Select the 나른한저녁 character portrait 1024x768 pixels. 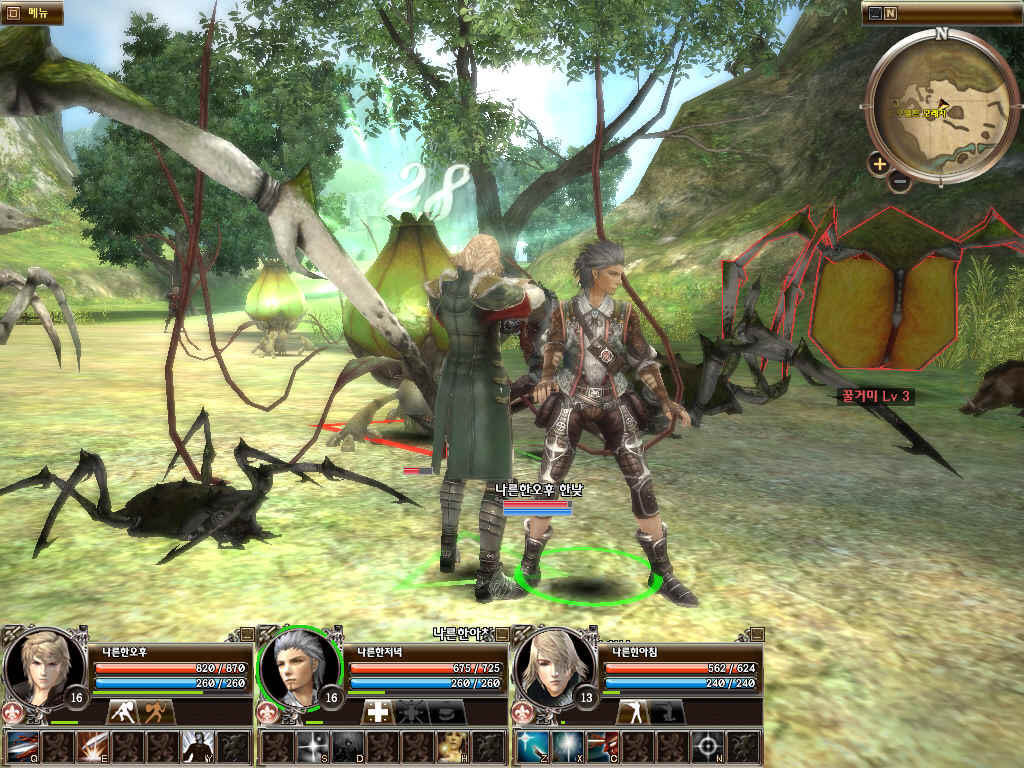coord(296,667)
